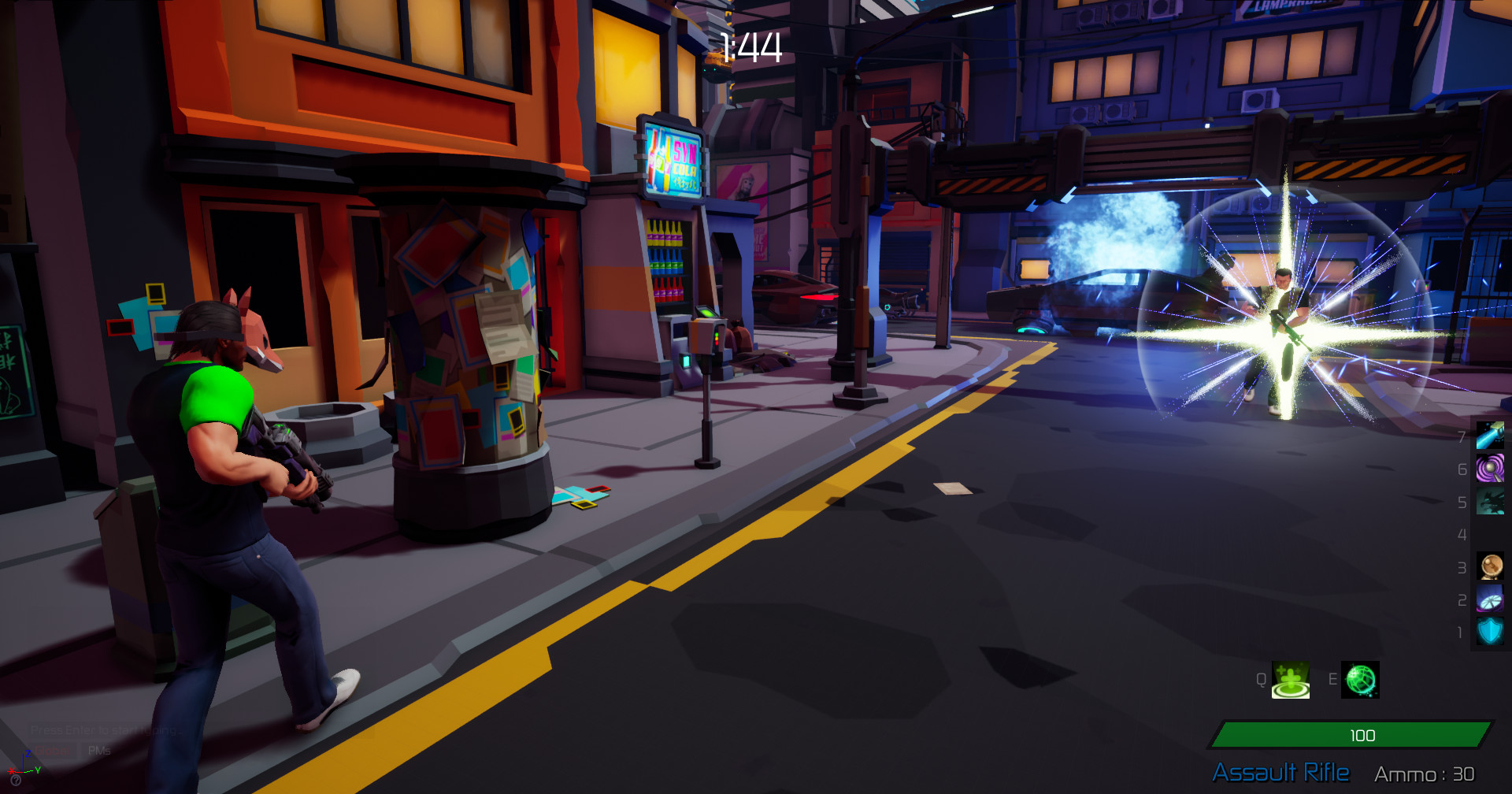Image resolution: width=1512 pixels, height=794 pixels.
Task: Switch to the Global chat tab
Action: click(x=52, y=751)
